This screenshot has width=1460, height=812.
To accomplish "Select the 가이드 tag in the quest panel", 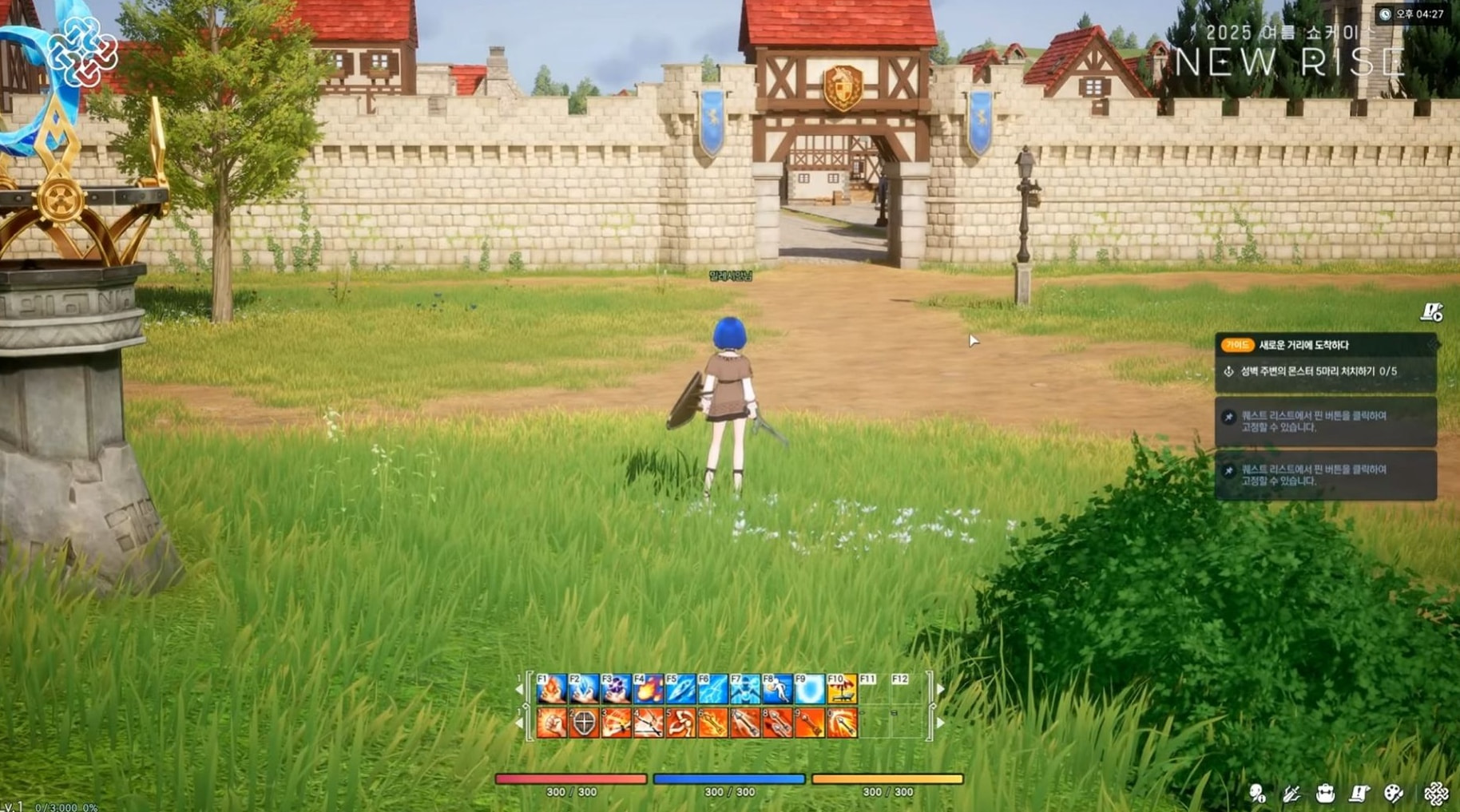I will pyautogui.click(x=1238, y=345).
